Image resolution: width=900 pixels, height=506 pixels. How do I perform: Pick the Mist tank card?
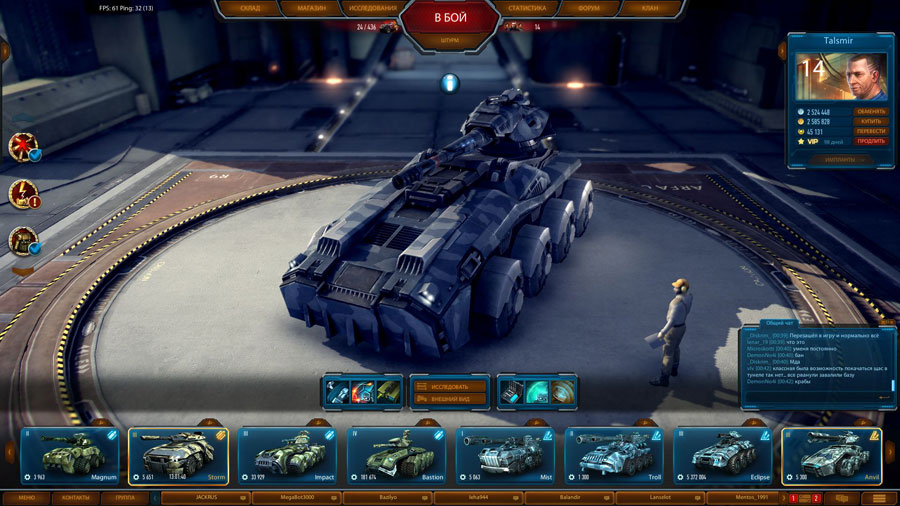point(505,456)
